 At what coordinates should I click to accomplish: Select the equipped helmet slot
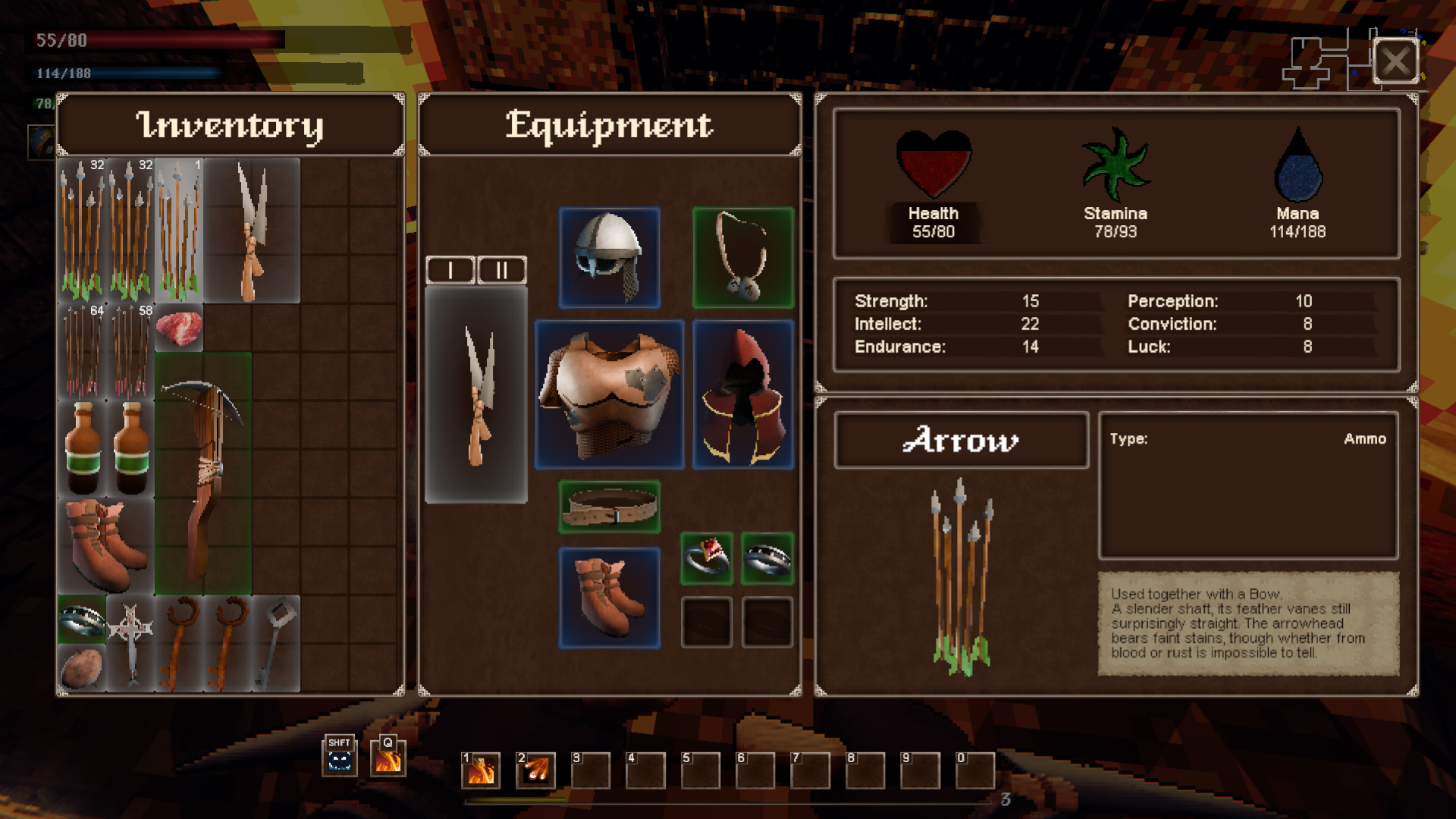tap(609, 258)
